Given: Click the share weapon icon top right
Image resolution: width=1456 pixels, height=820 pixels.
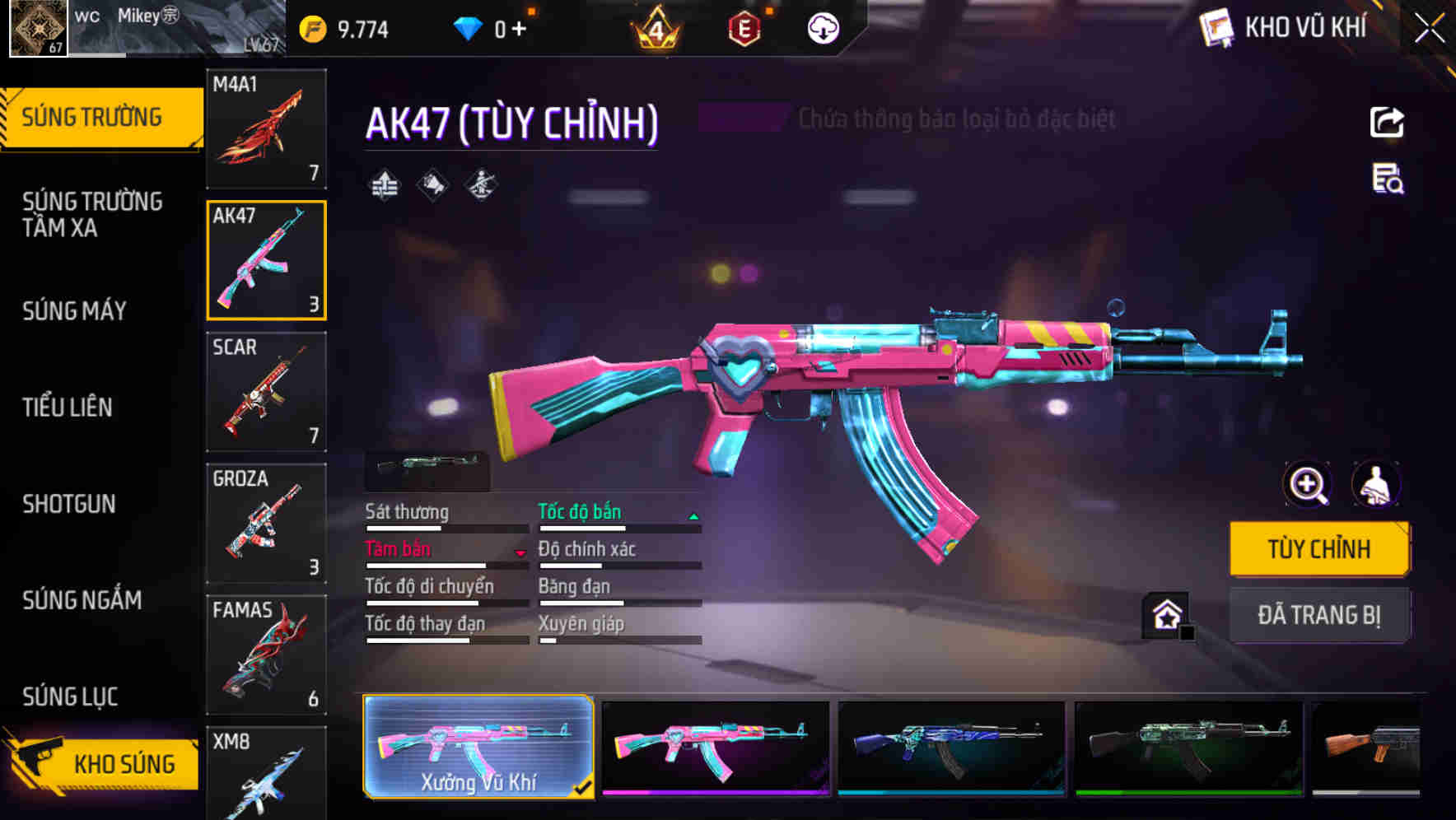Looking at the screenshot, I should coord(1387,122).
